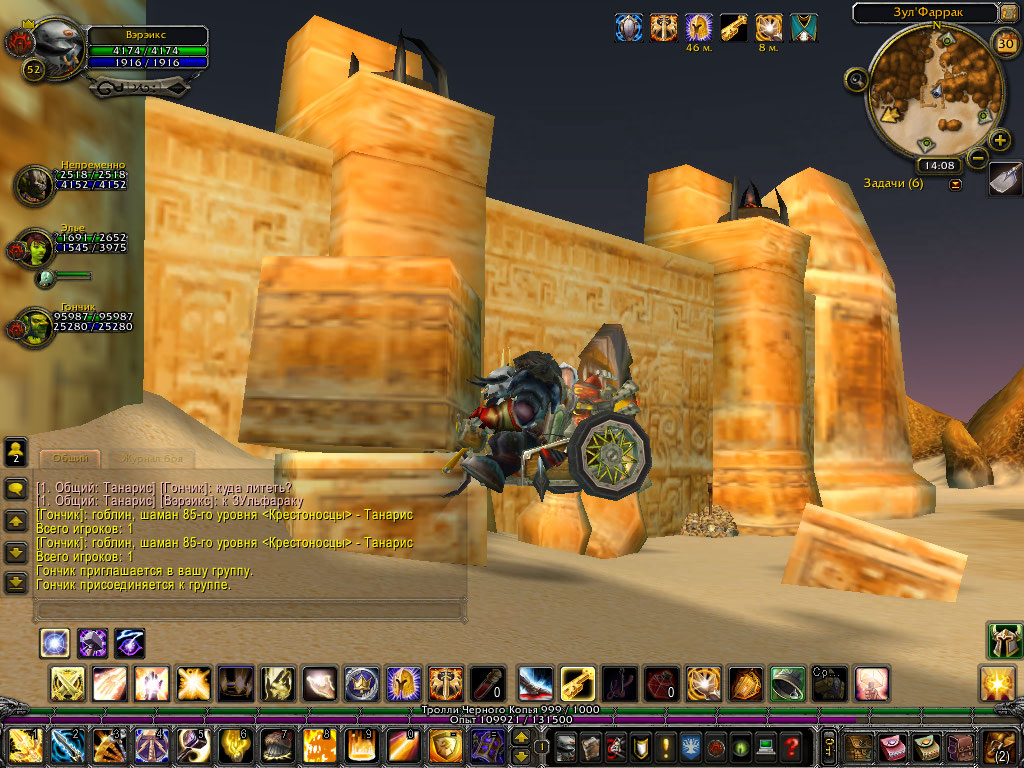1024x768 pixels.
Task: Switch to the Общий chat tab
Action: click(x=70, y=458)
